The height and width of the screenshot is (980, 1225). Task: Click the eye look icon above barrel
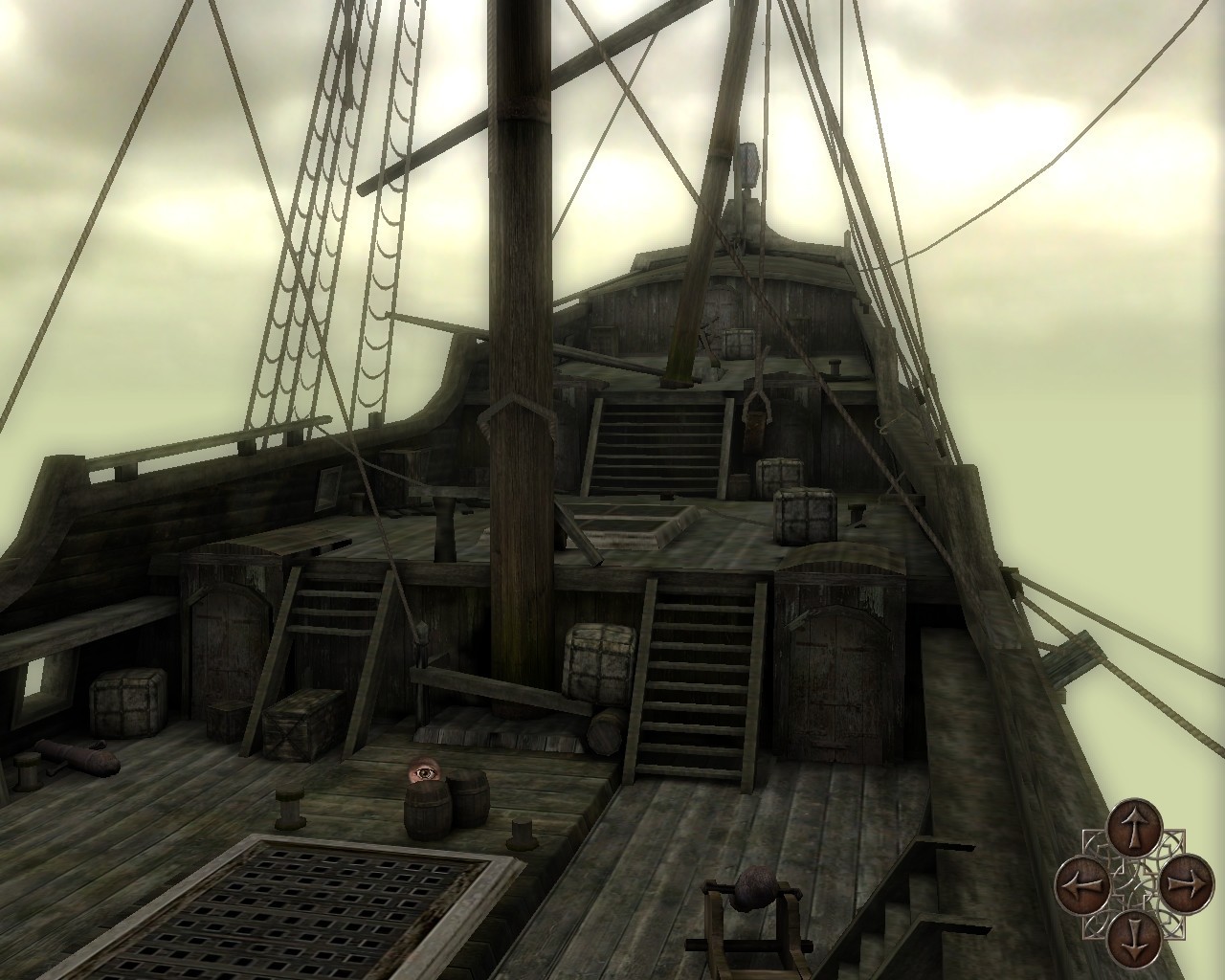[x=420, y=769]
